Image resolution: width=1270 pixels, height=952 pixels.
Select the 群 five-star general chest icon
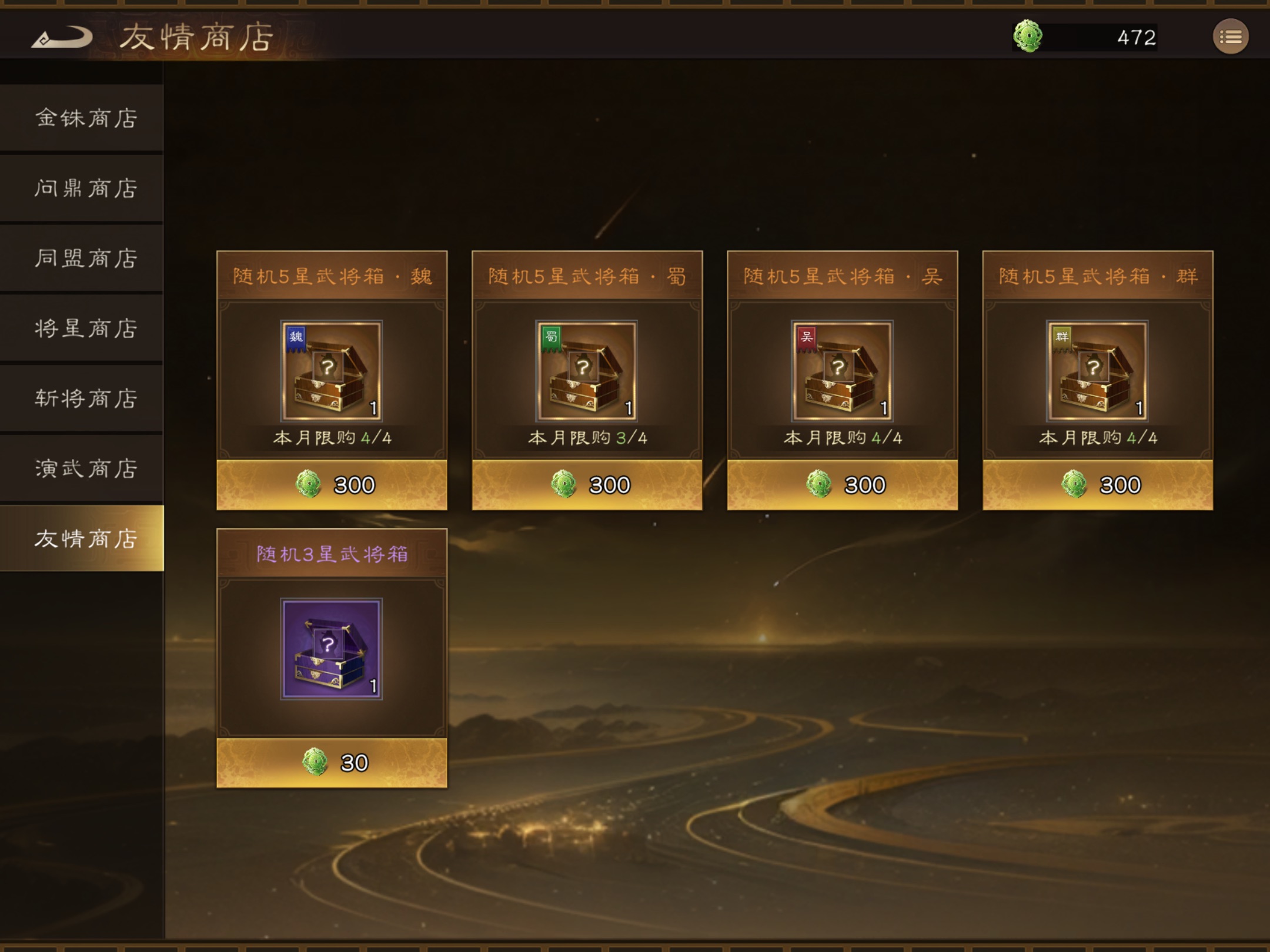(x=1097, y=371)
